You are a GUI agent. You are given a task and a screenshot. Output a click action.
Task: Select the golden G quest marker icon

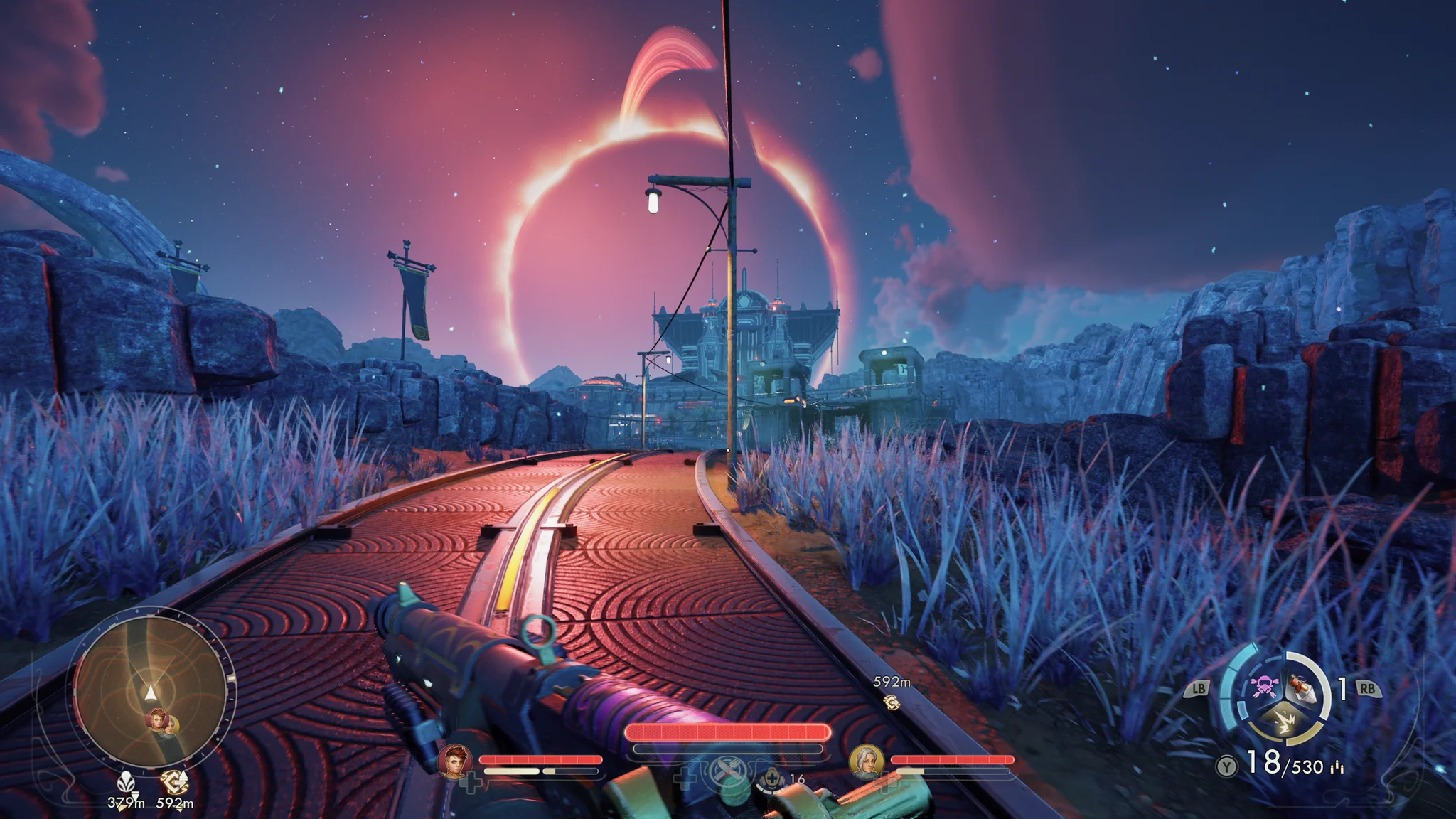(x=173, y=782)
